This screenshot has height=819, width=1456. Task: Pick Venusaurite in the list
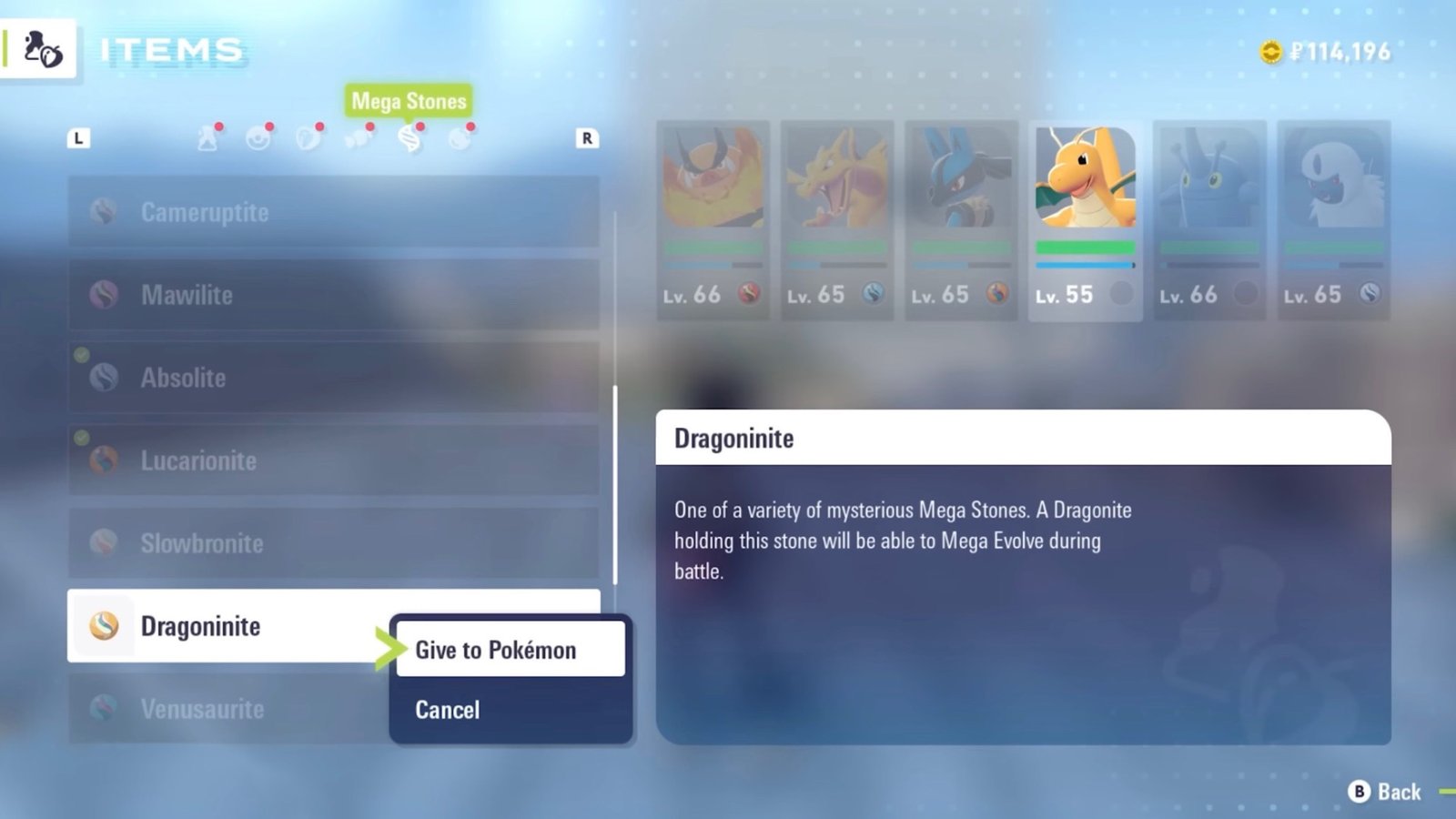click(x=227, y=709)
